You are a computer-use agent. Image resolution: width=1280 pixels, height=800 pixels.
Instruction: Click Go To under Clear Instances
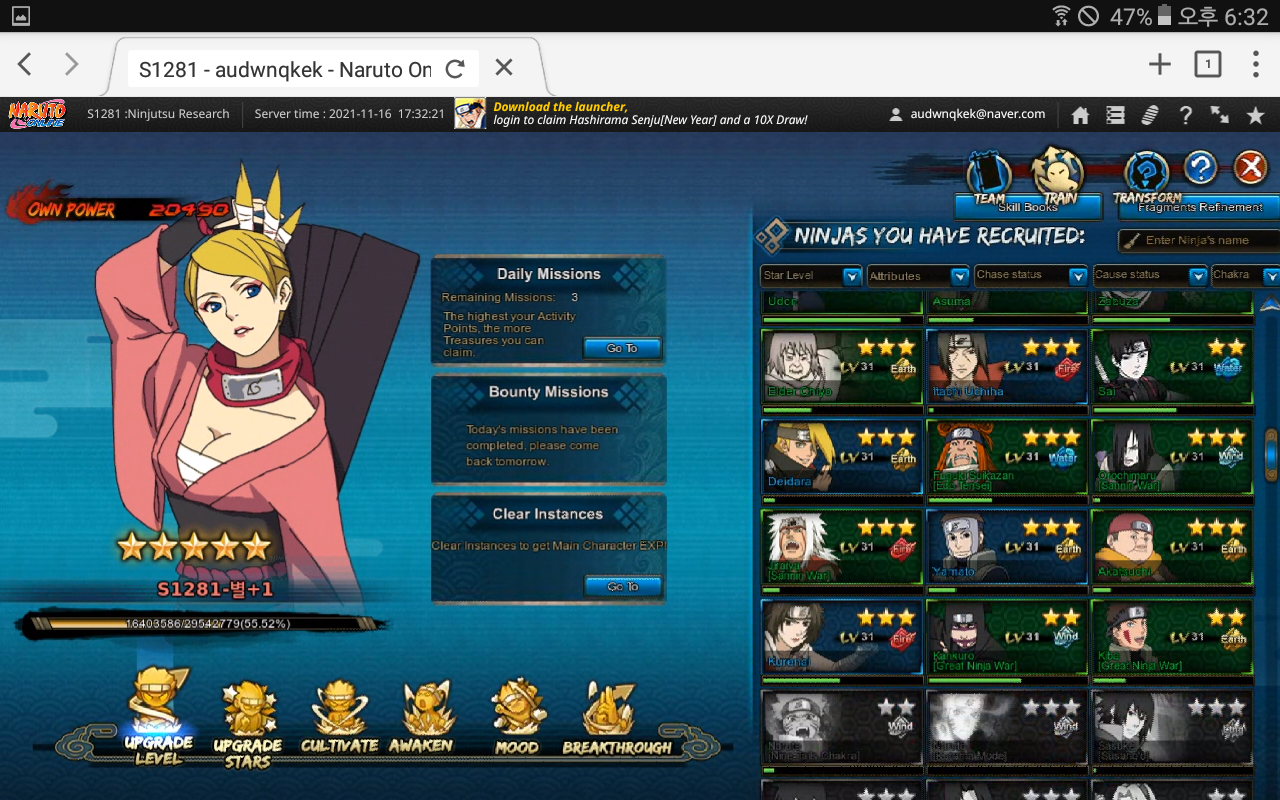622,586
